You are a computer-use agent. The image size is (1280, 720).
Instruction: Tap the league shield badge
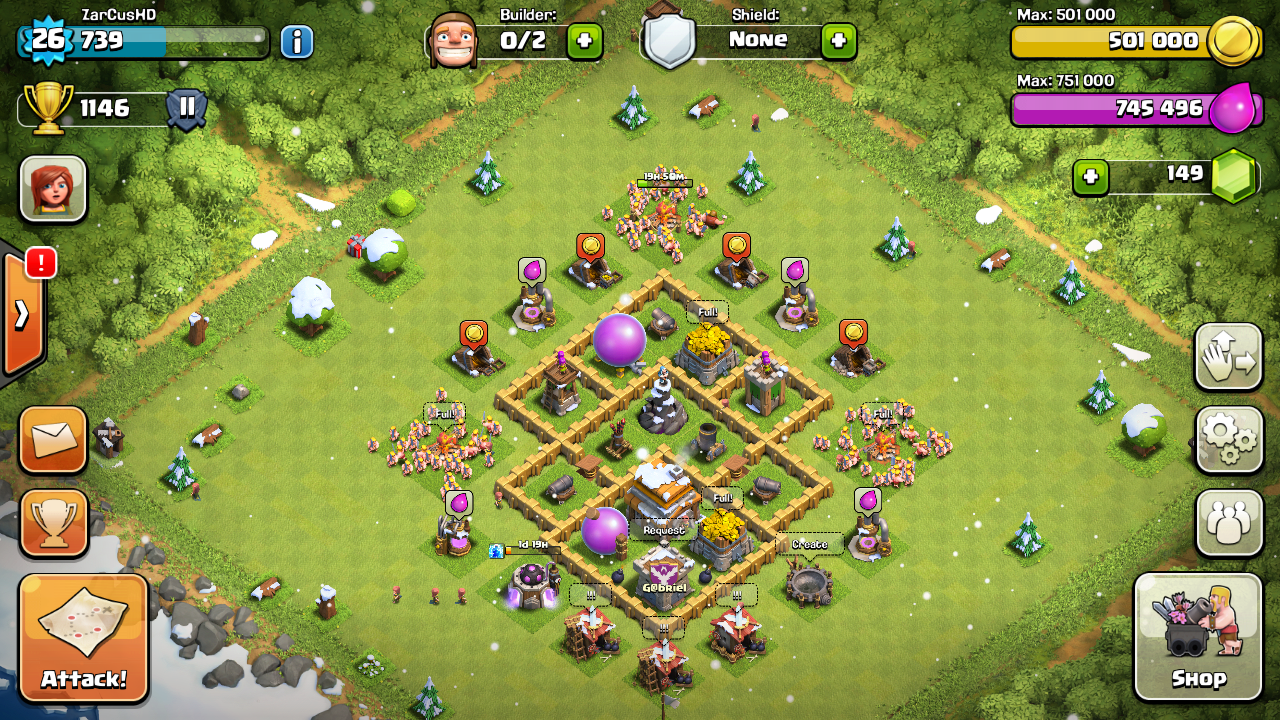(x=186, y=108)
